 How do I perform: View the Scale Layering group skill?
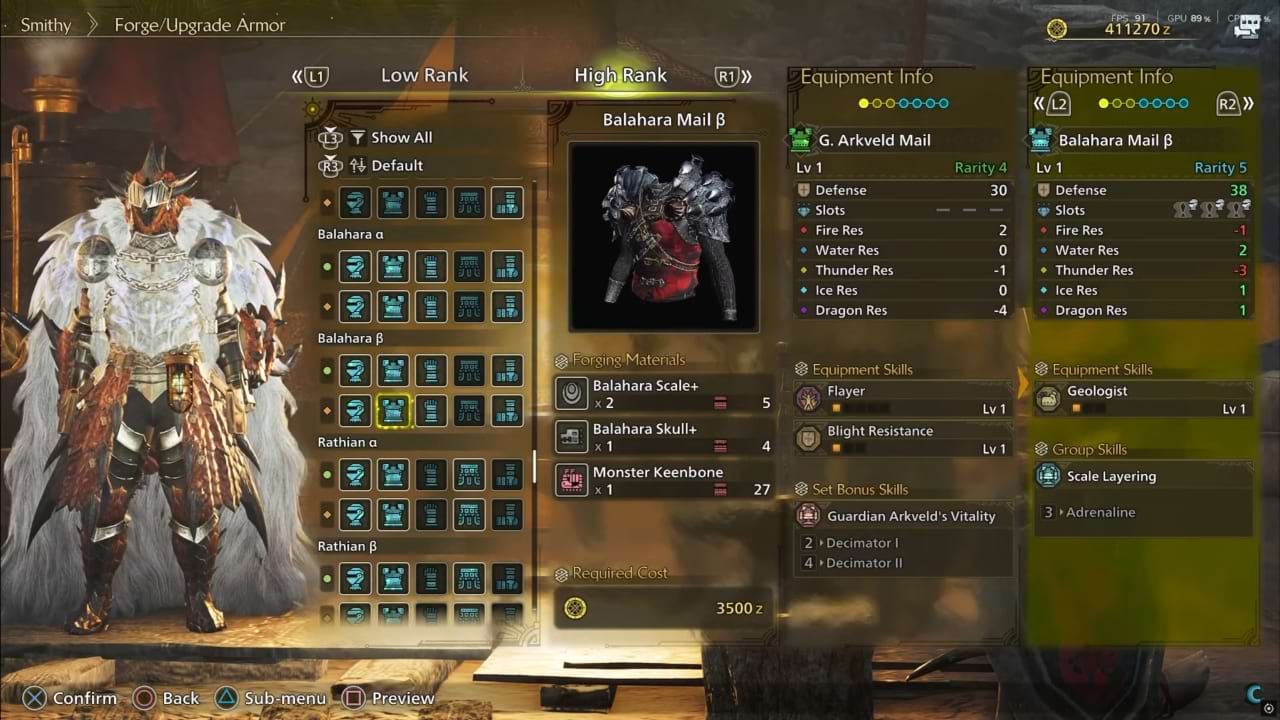coord(1142,476)
